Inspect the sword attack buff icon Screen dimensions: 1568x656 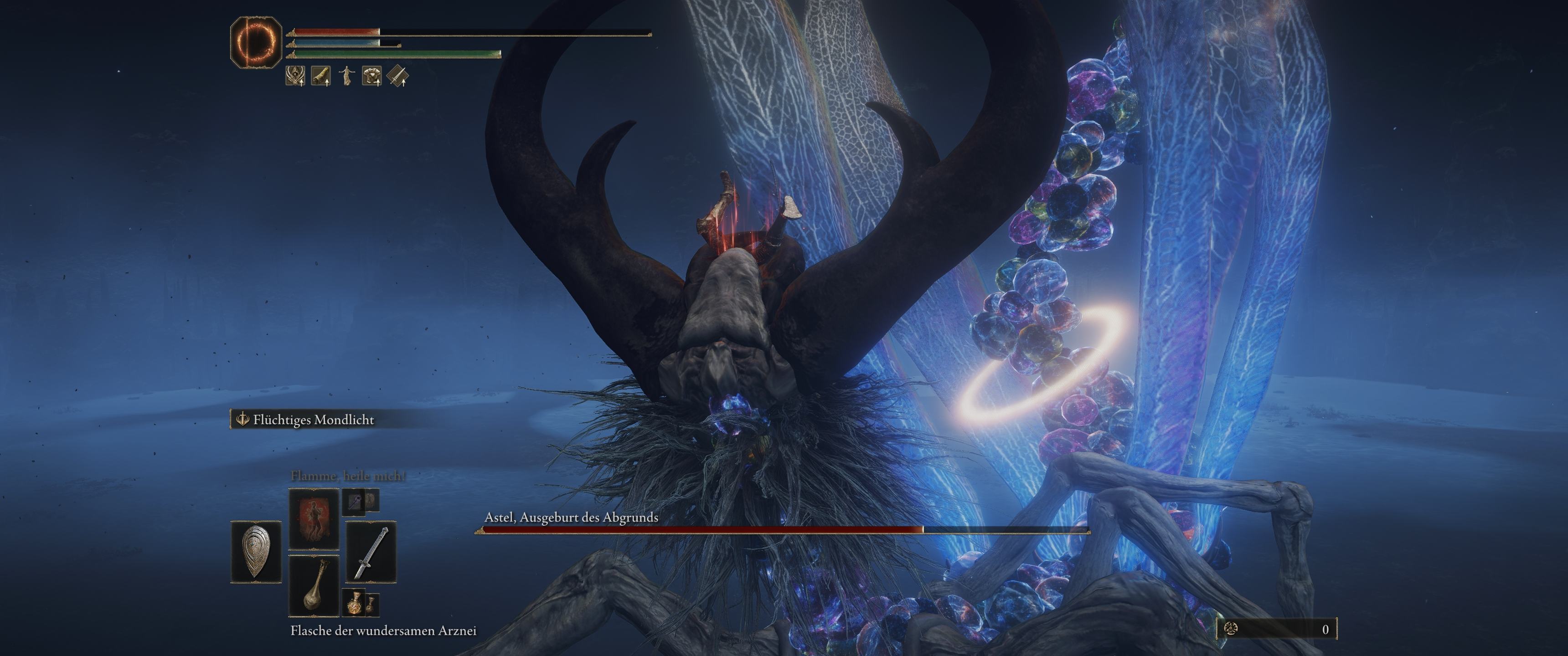coord(397,76)
